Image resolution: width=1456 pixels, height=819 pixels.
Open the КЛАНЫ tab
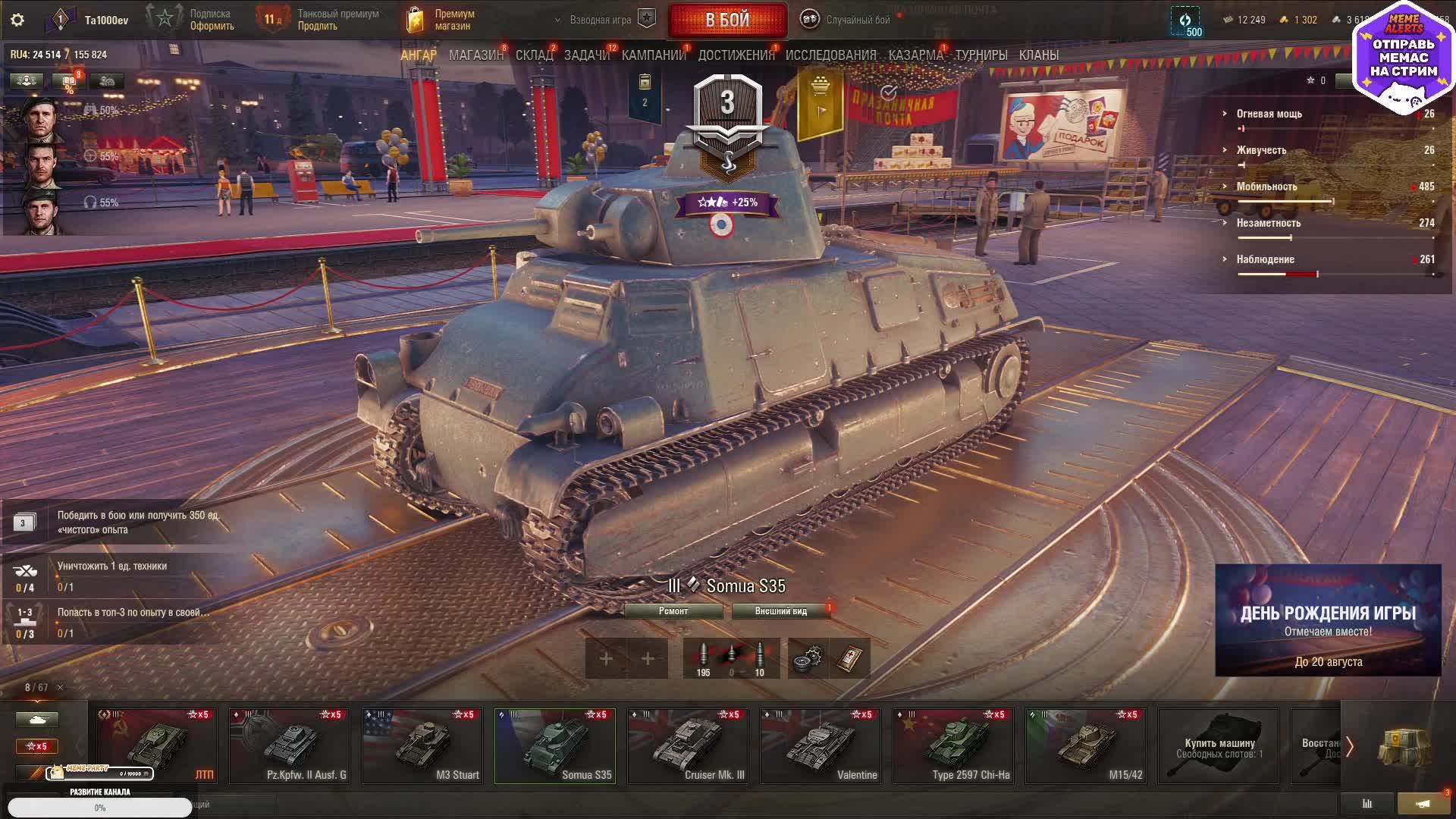pos(1038,55)
